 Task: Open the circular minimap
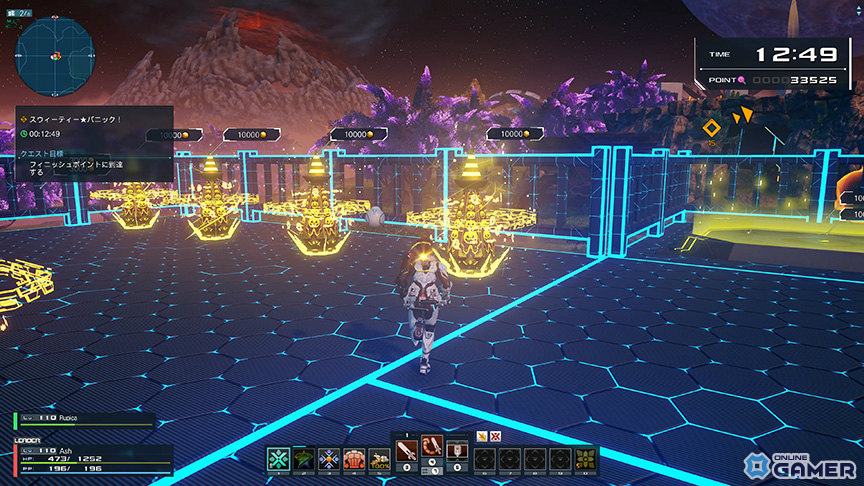click(55, 56)
